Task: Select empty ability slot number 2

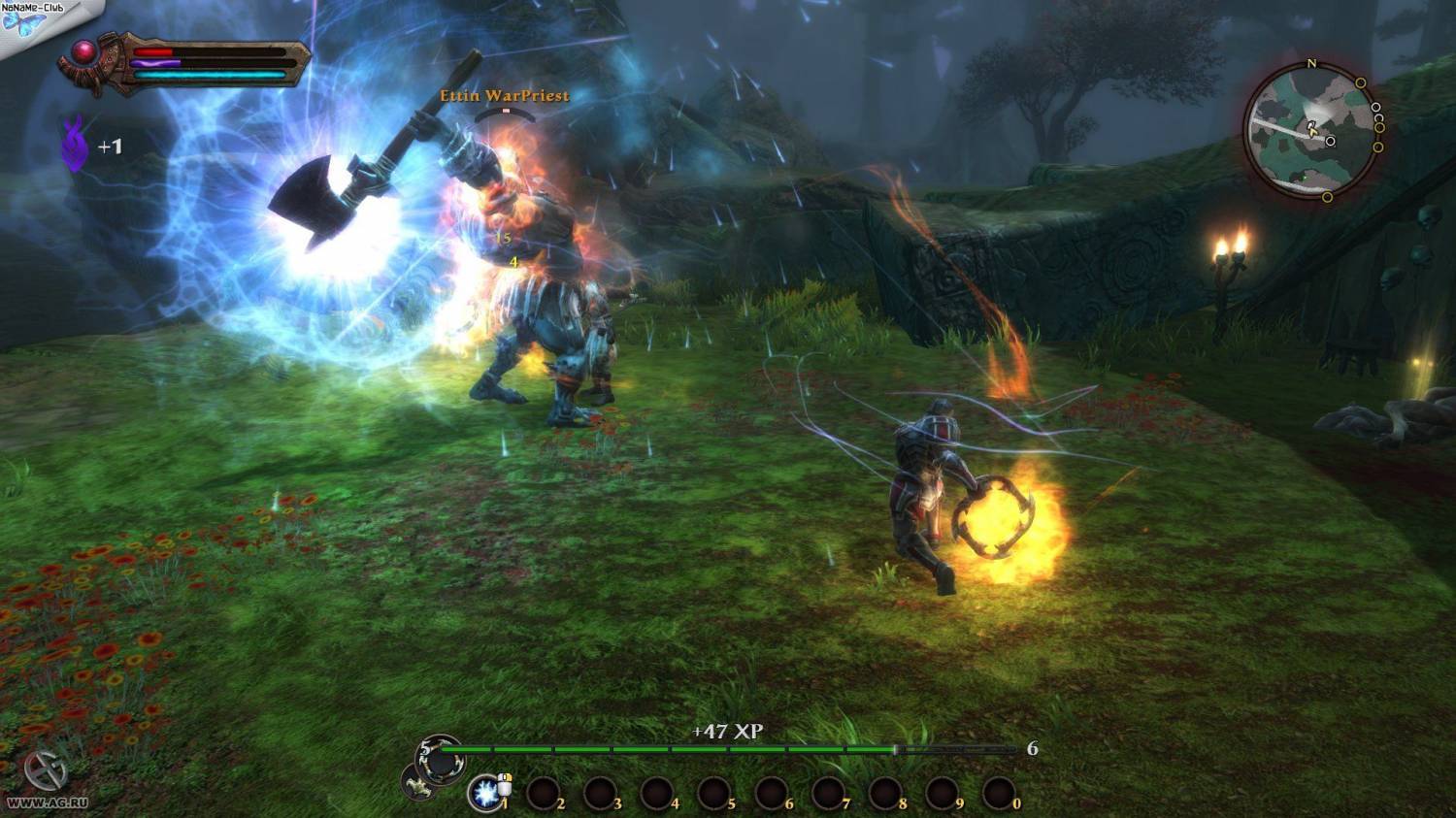Action: coord(543,794)
